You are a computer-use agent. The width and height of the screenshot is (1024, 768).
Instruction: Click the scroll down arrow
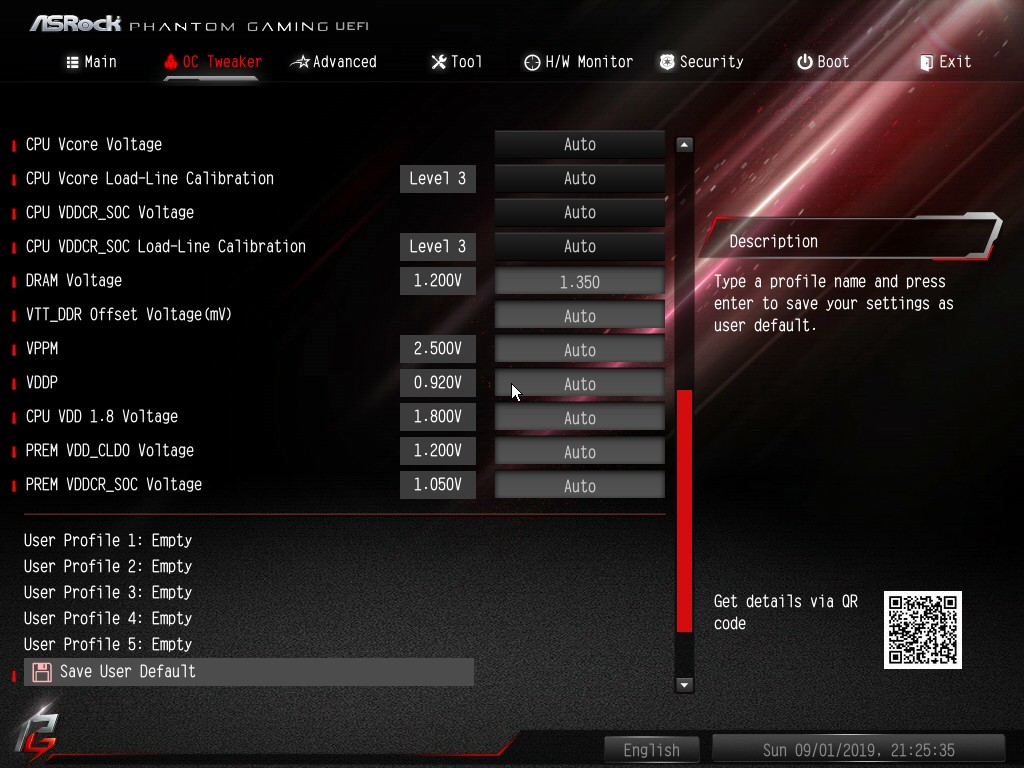coord(684,685)
